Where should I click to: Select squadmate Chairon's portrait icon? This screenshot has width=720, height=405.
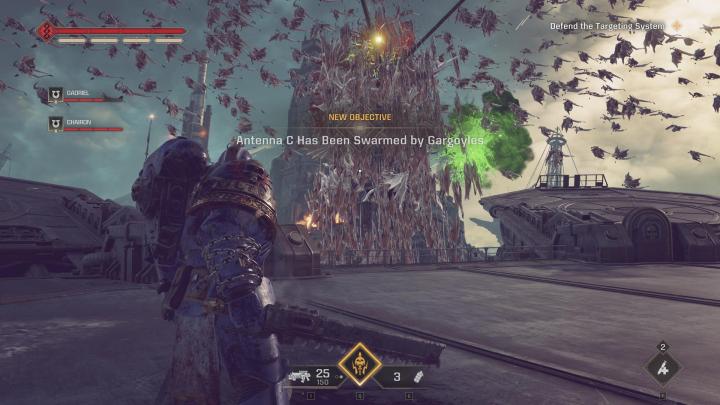(x=56, y=124)
